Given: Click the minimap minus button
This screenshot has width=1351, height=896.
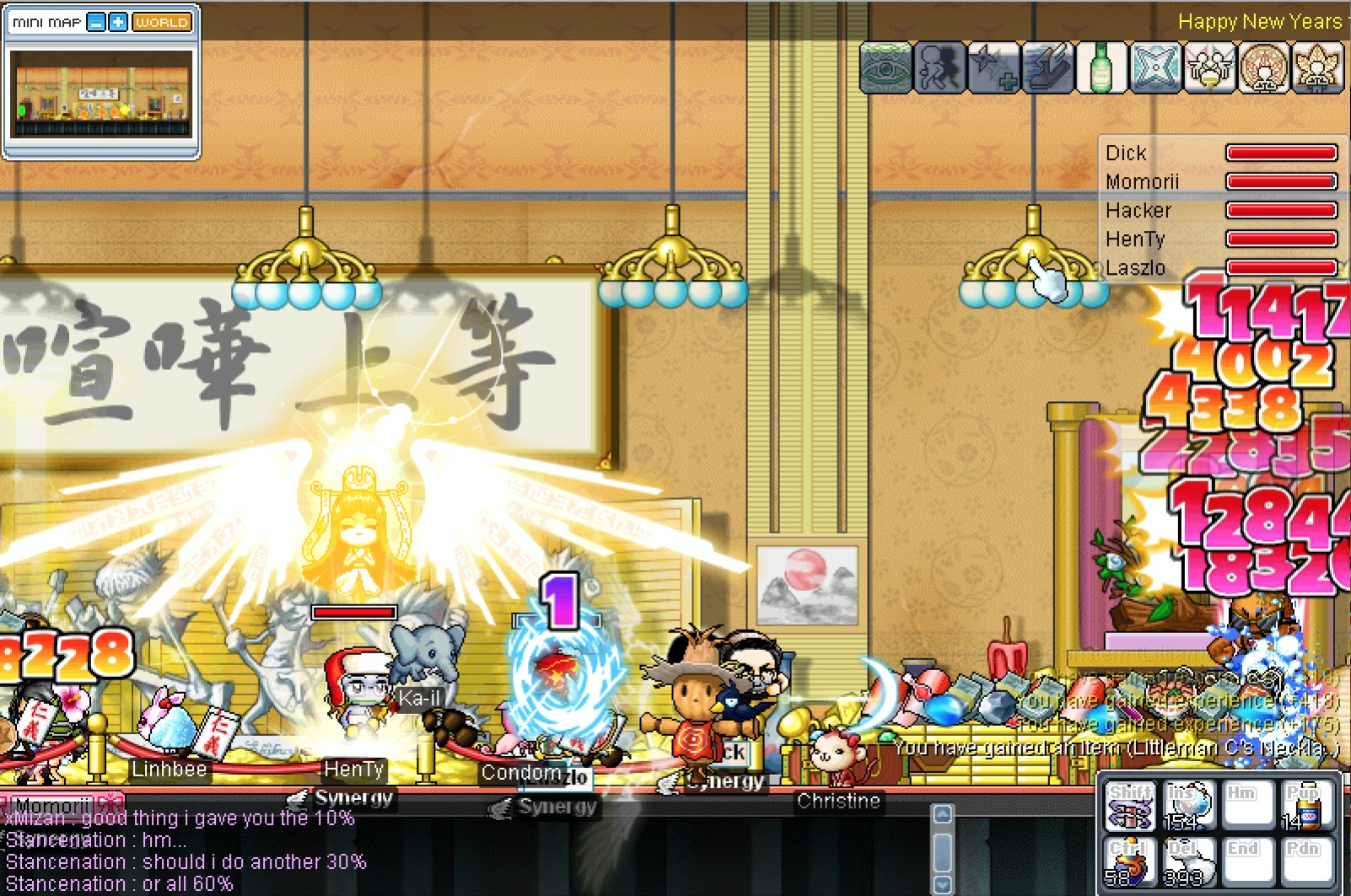Looking at the screenshot, I should pyautogui.click(x=97, y=23).
